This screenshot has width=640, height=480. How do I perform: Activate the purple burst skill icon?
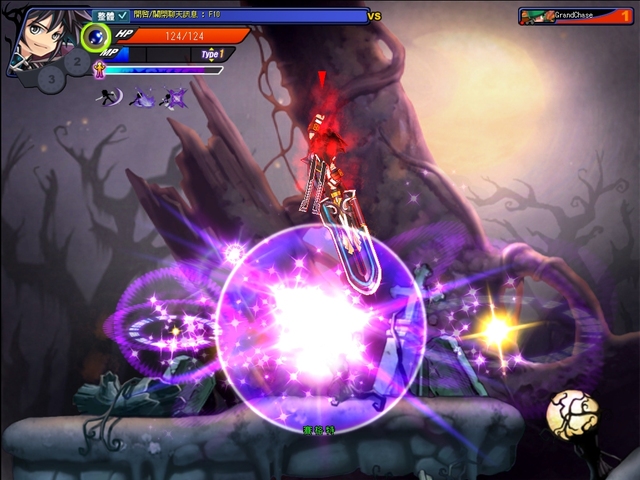(x=176, y=97)
